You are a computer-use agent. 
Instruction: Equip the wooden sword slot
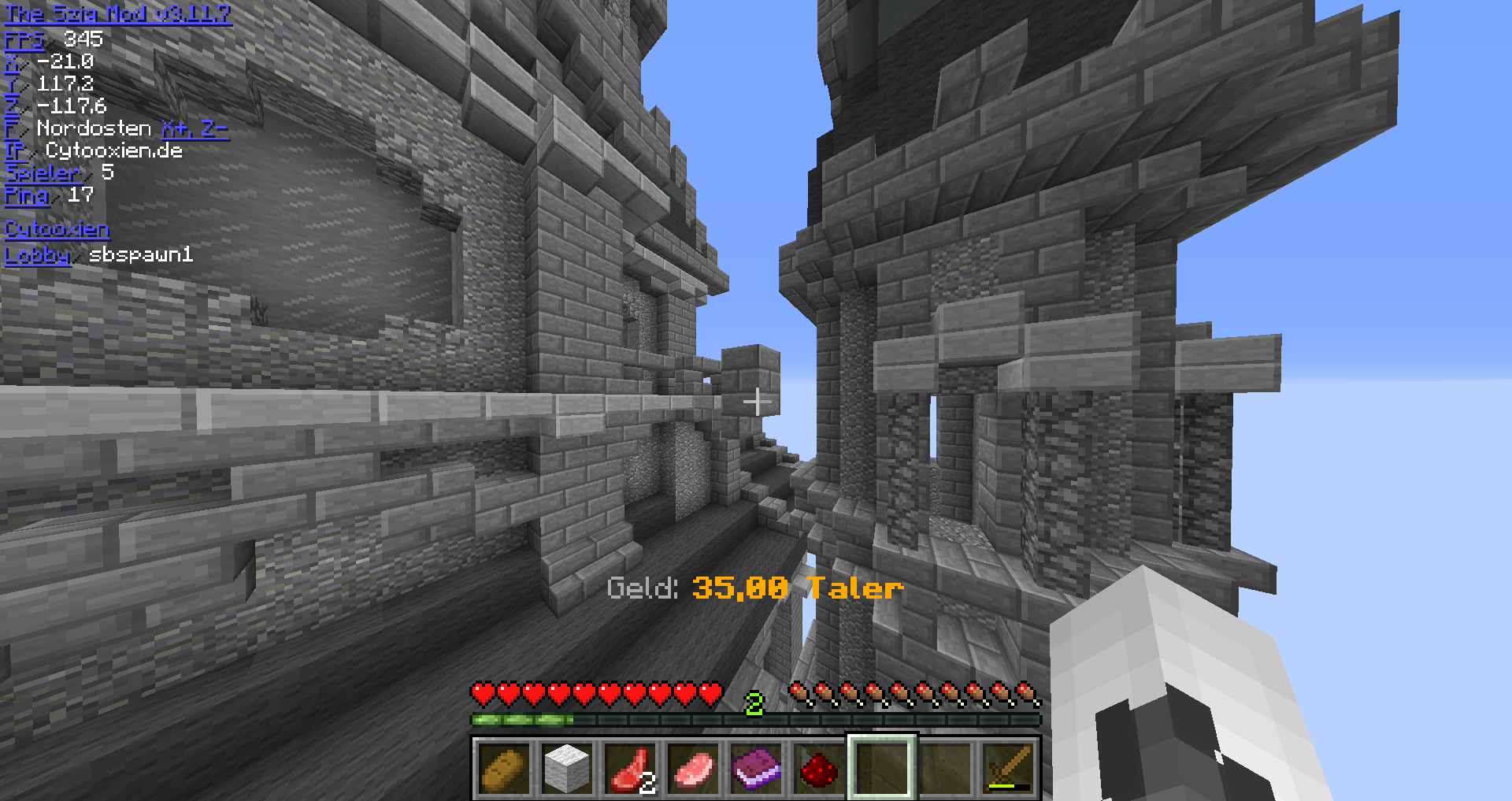1008,768
